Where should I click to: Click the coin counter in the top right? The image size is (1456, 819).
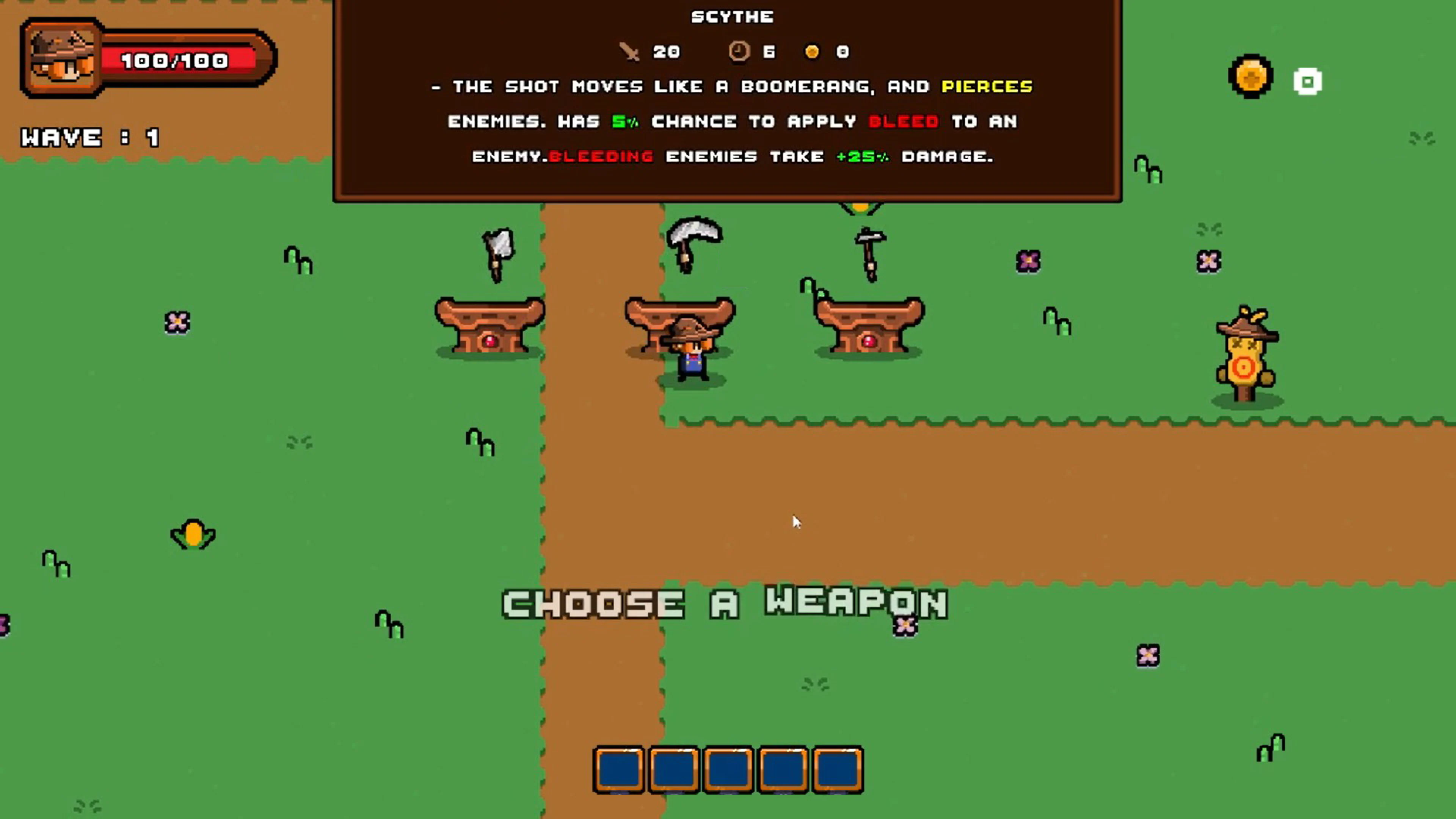click(1251, 76)
